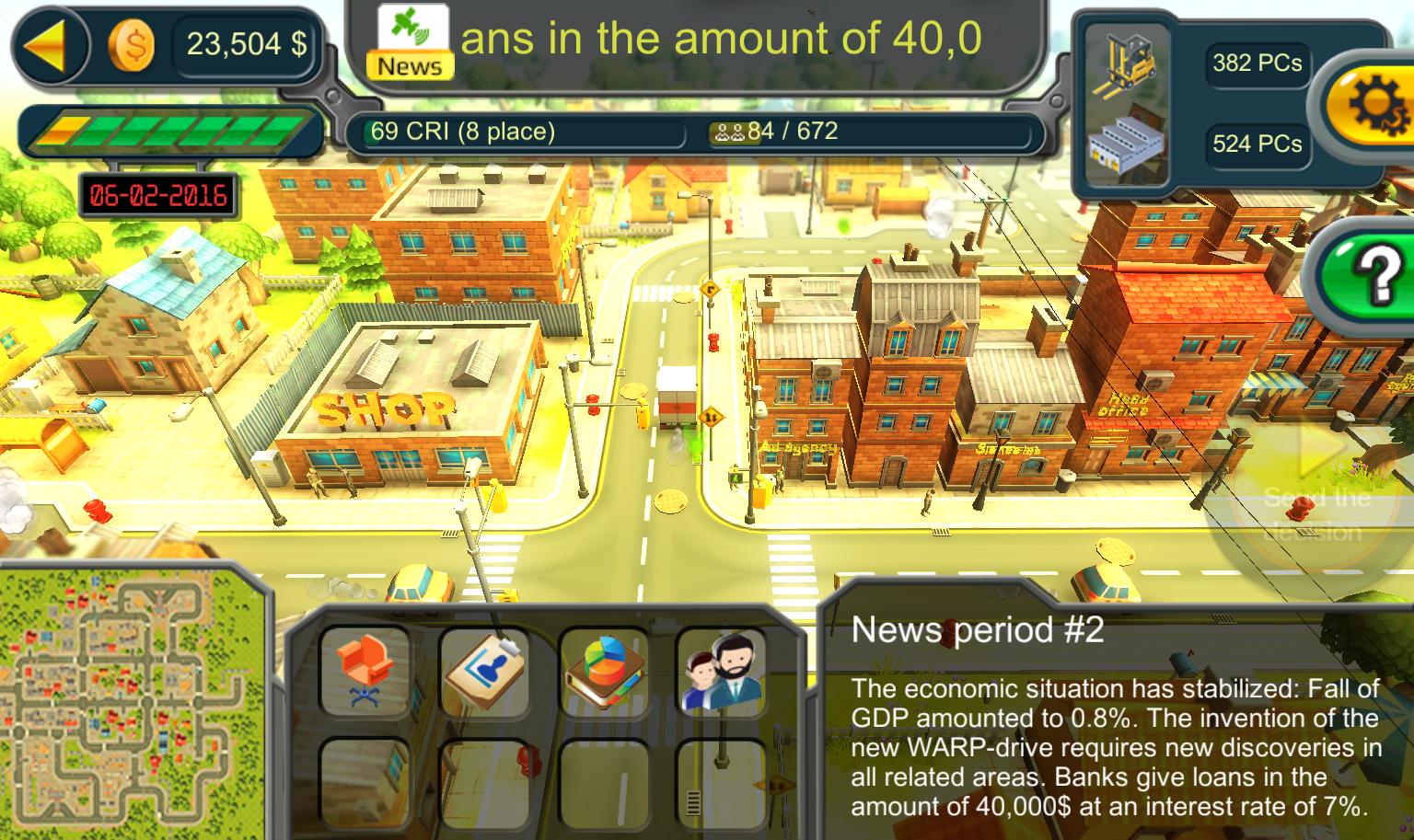Click the back arrow button
Viewport: 1414px width, 840px height.
coord(51,43)
